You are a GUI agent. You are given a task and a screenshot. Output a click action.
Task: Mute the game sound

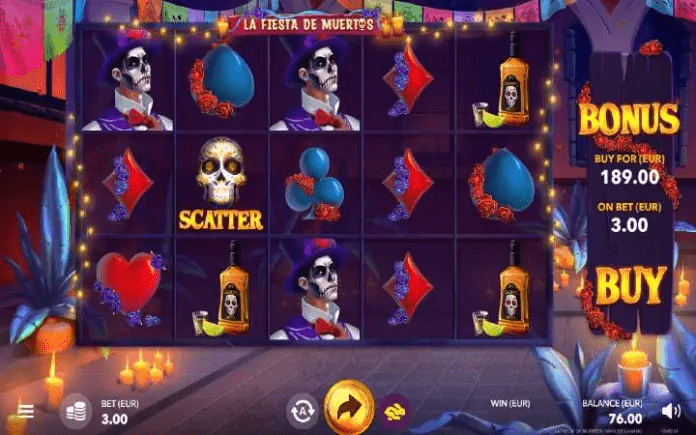[x=674, y=410]
